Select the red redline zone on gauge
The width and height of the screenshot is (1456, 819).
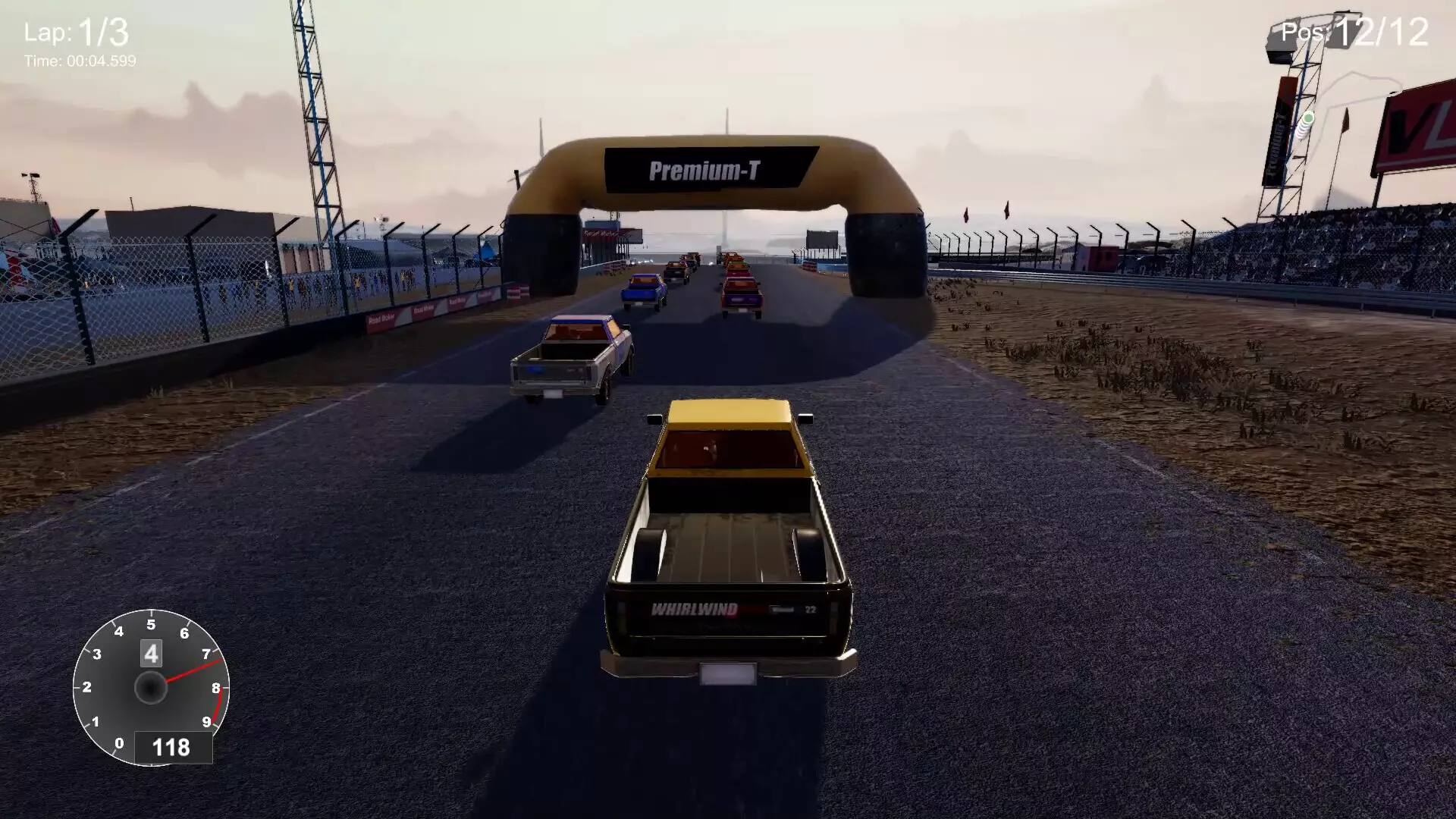218,703
